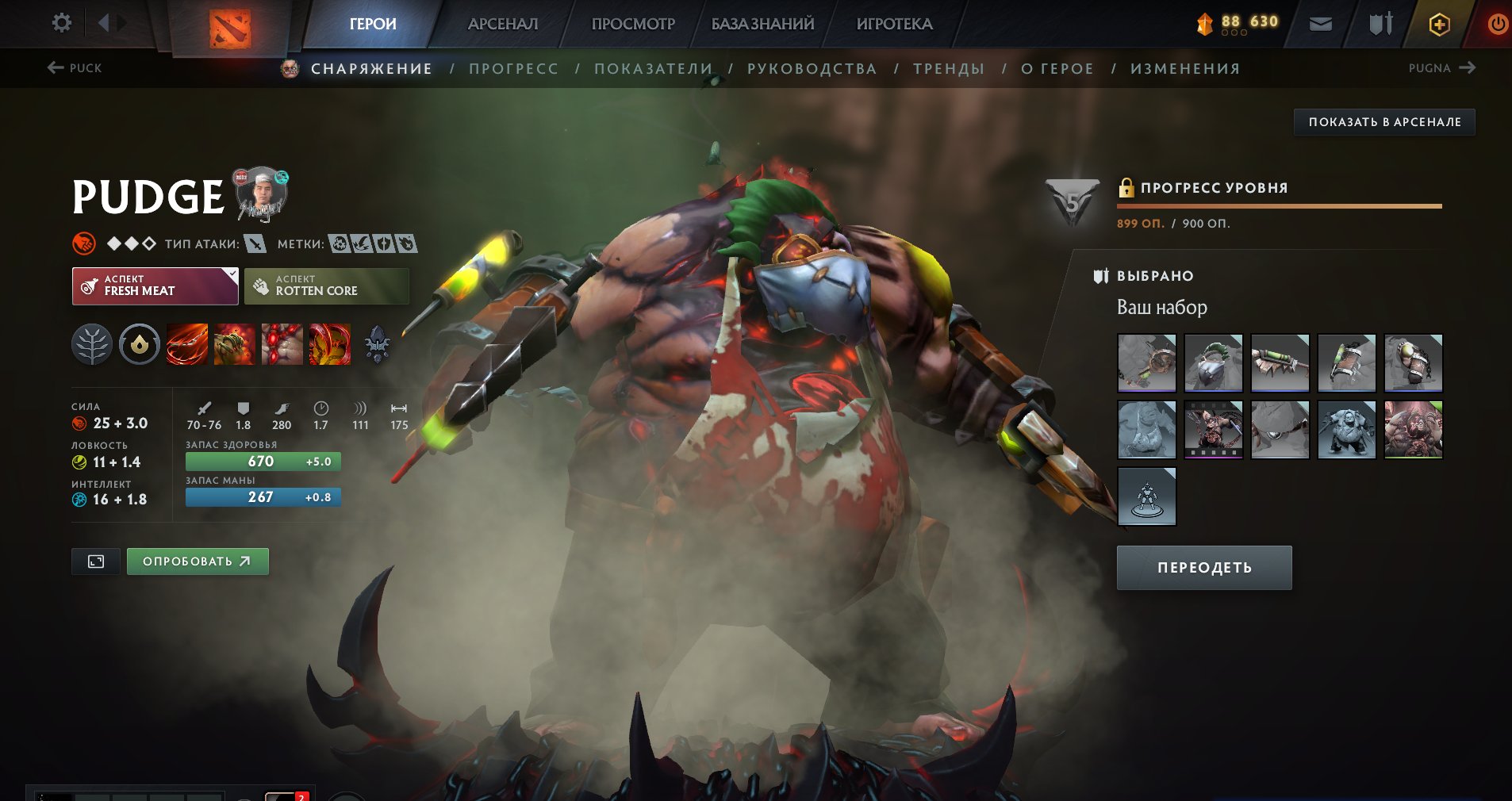The width and height of the screenshot is (1512, 801).
Task: Open the Руководства hero subtab
Action: tap(812, 69)
